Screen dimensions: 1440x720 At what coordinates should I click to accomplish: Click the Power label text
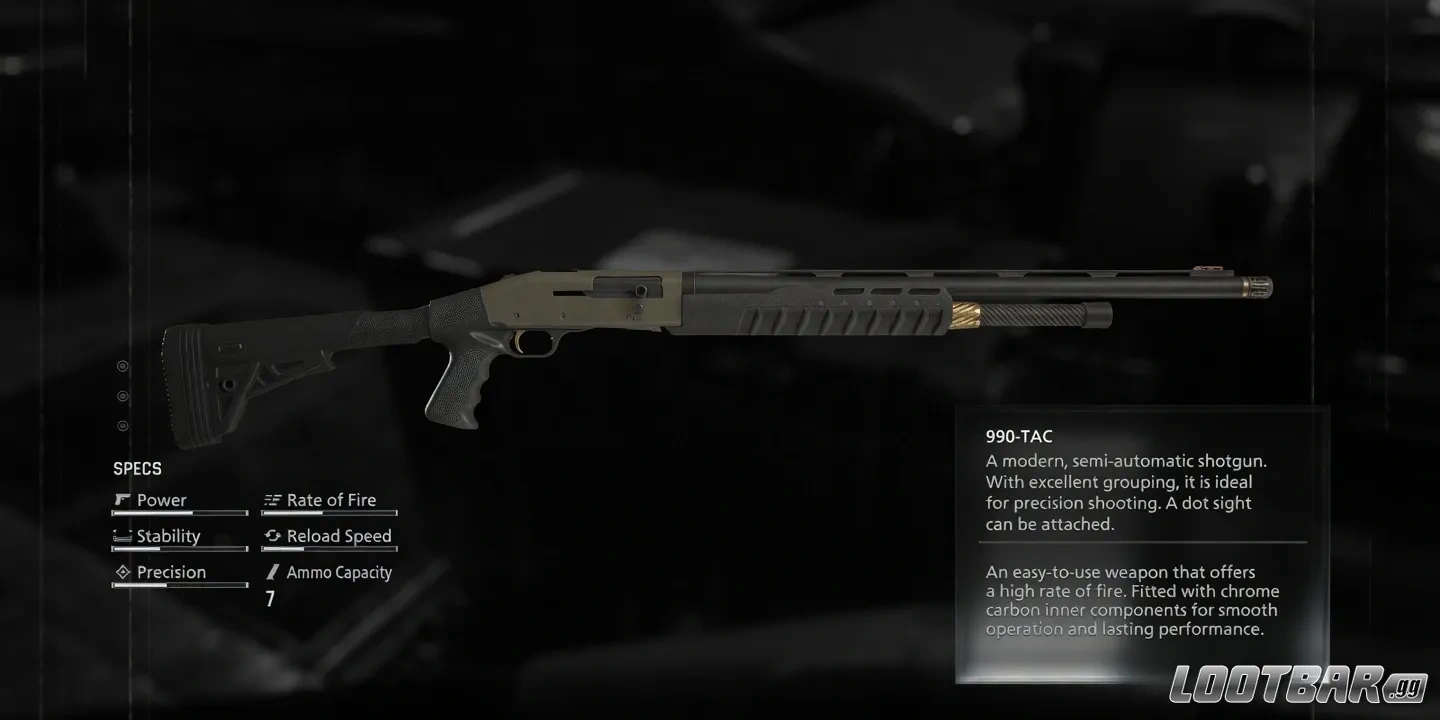(162, 499)
